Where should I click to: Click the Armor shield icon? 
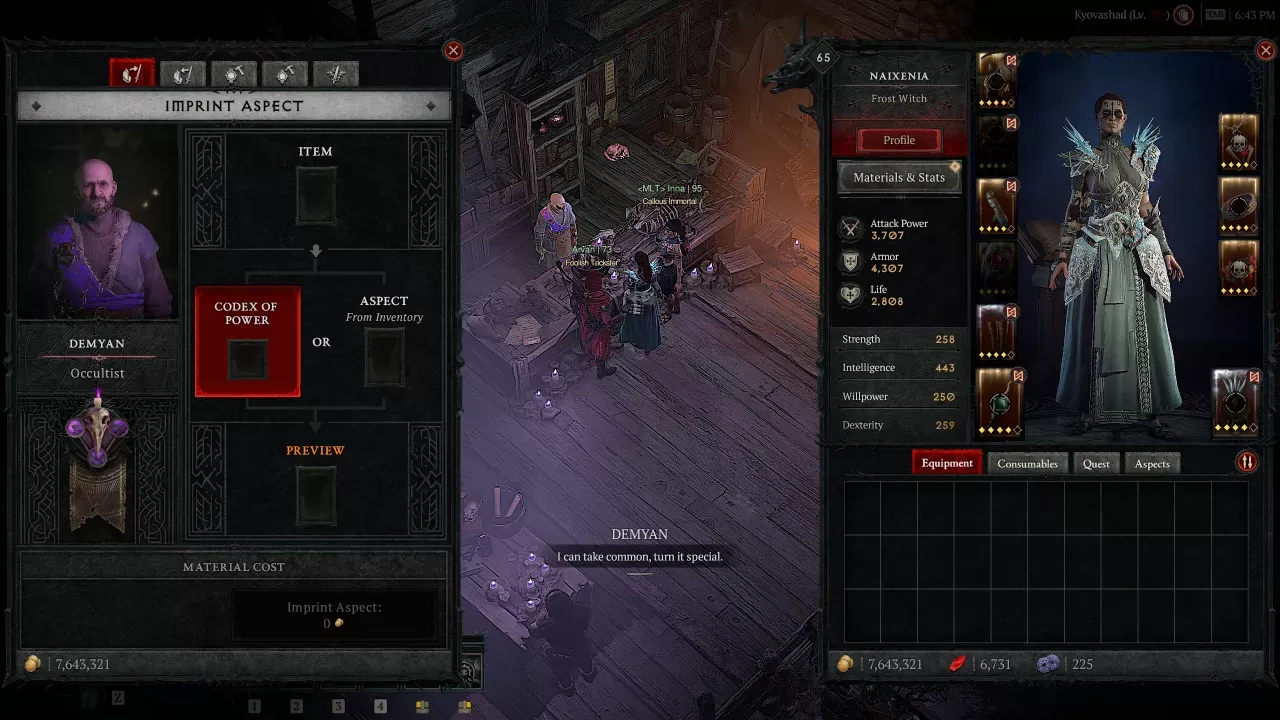tap(851, 262)
